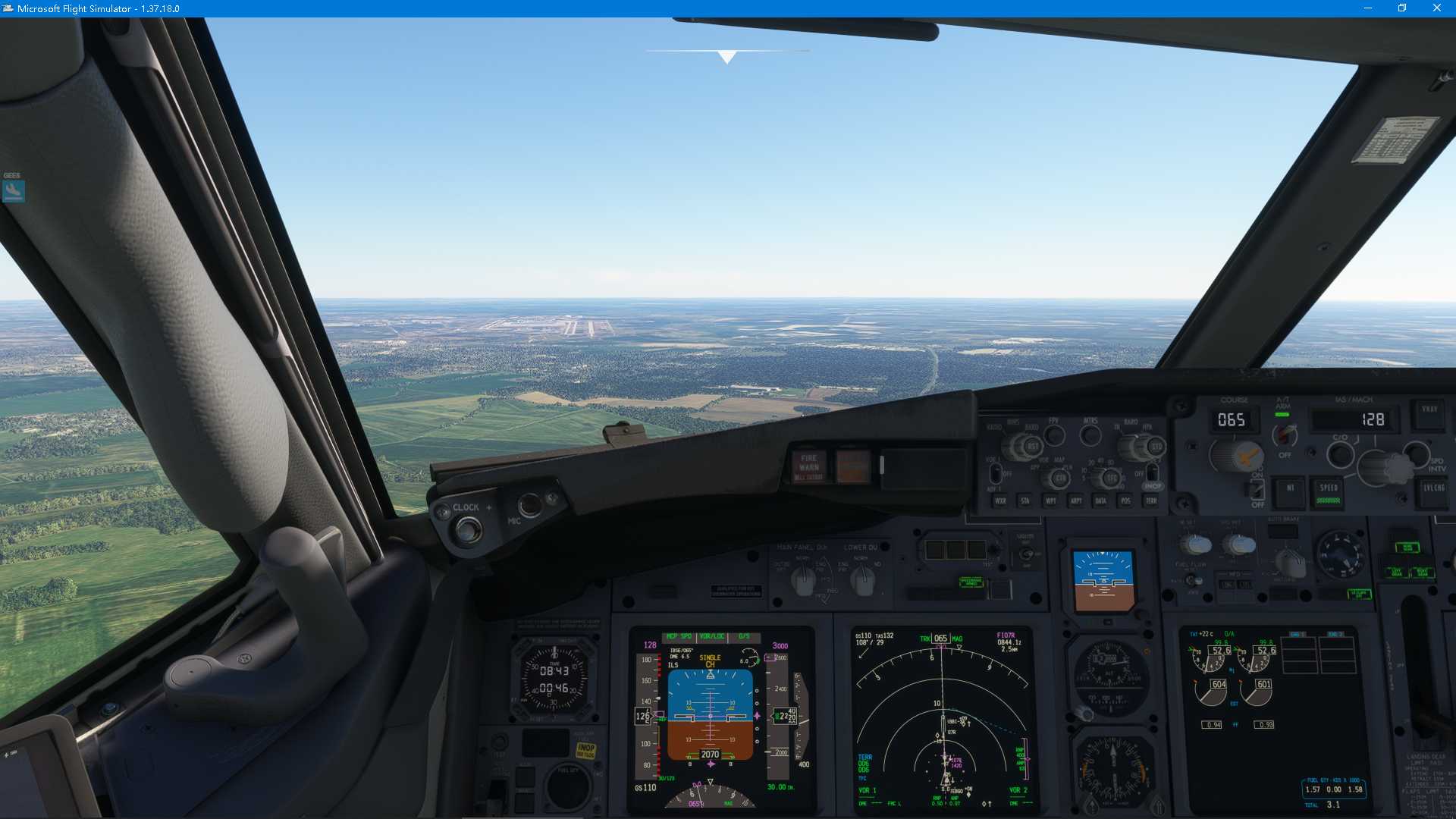
Task: Open the GEES landing challenge panel
Action: pos(14,190)
